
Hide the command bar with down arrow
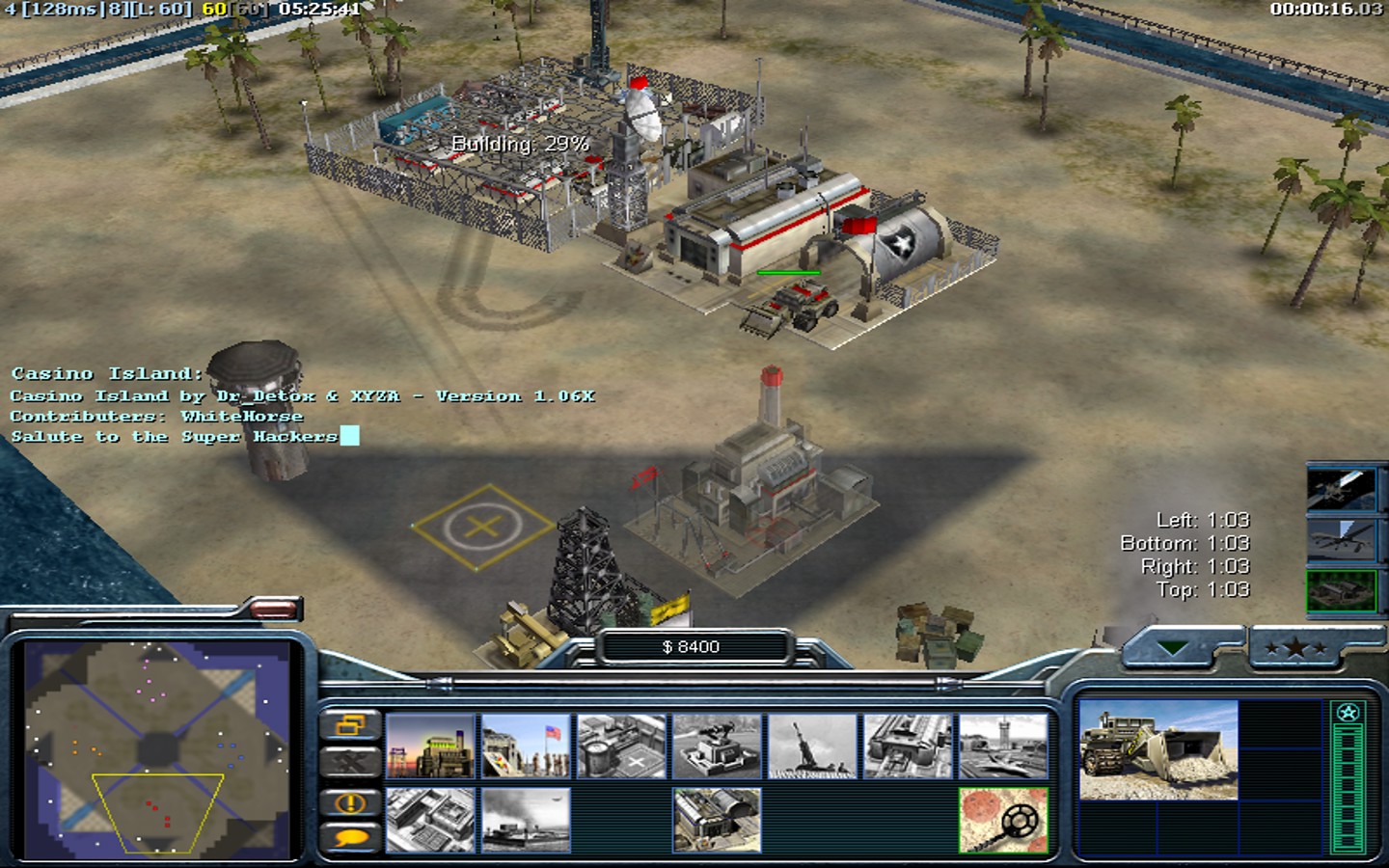point(1173,649)
